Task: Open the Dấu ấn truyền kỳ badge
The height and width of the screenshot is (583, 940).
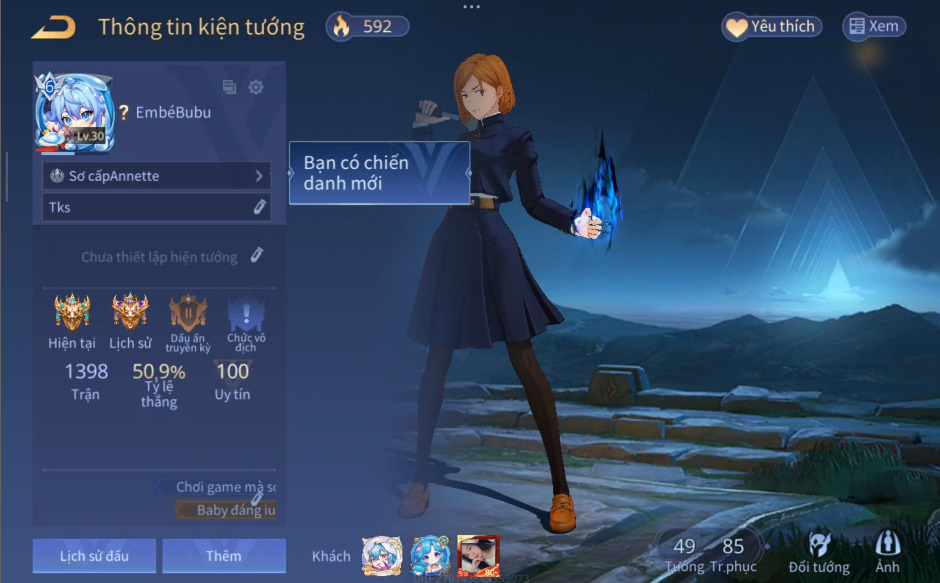Action: [x=188, y=313]
